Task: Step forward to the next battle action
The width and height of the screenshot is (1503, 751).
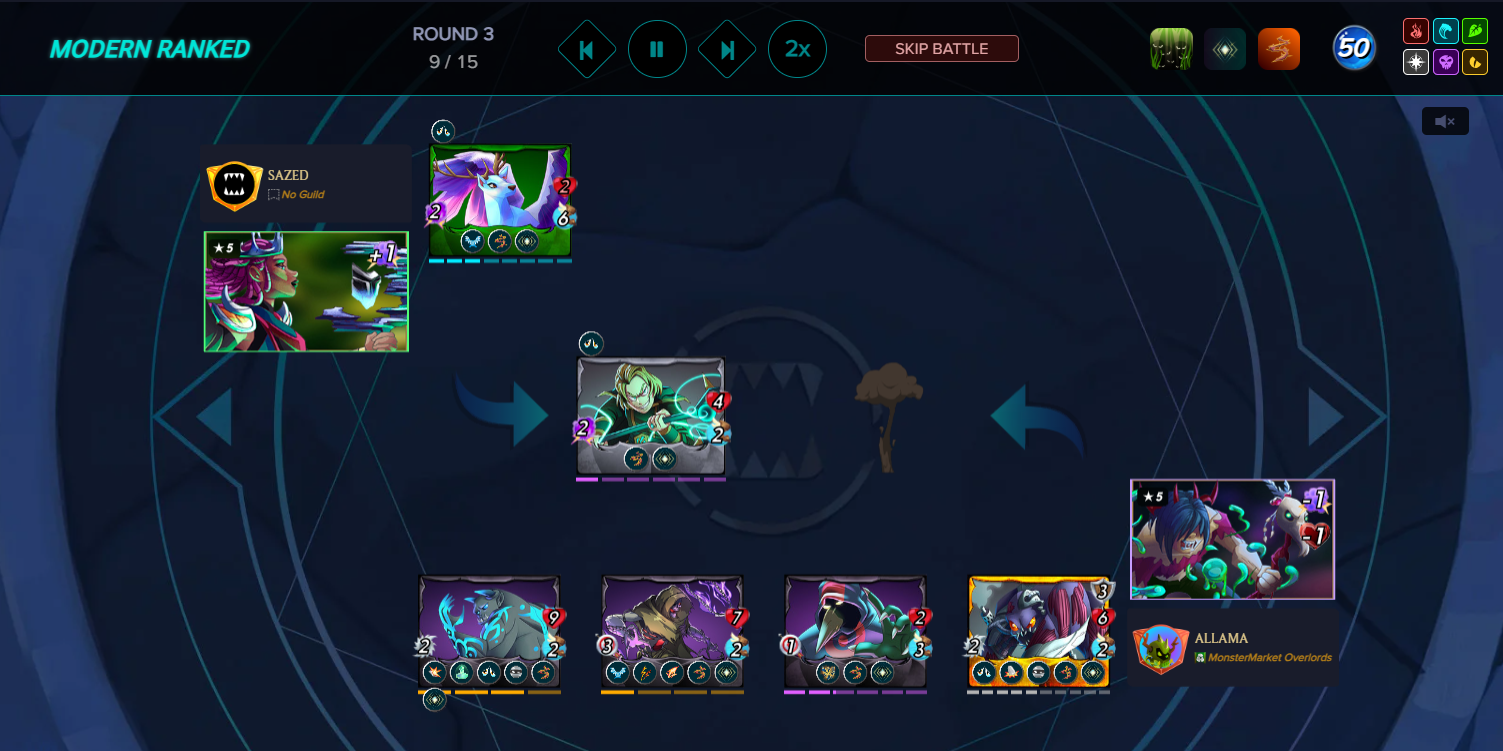Action: click(x=727, y=48)
